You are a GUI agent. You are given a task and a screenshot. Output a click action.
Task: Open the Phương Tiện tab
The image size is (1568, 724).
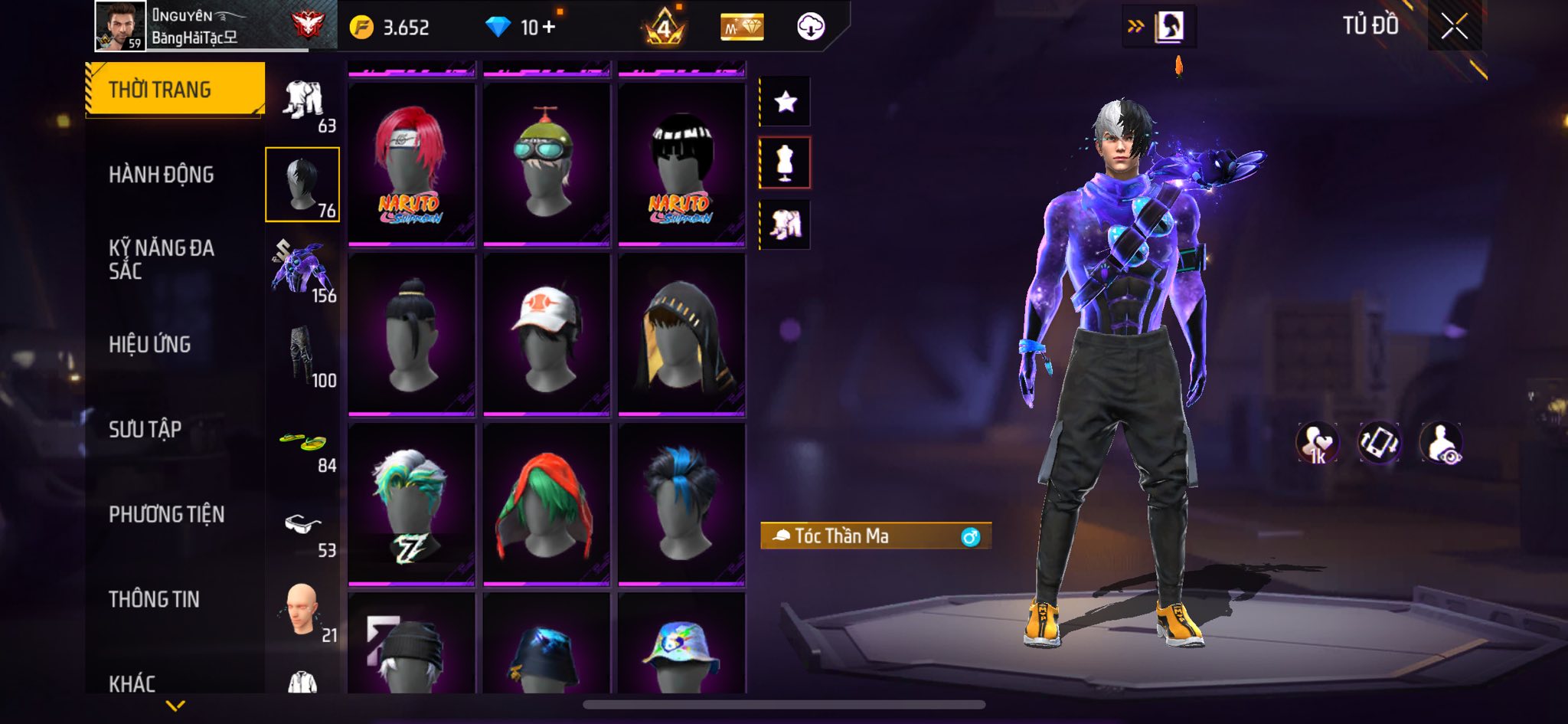167,514
